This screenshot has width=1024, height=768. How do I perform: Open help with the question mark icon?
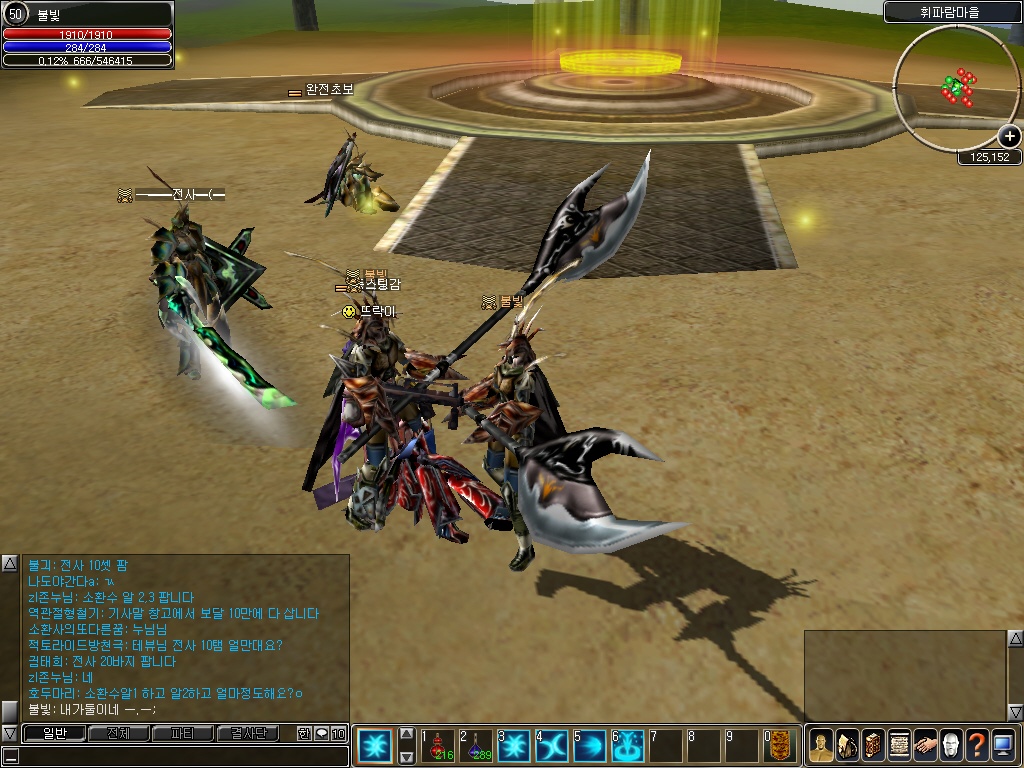(x=977, y=746)
